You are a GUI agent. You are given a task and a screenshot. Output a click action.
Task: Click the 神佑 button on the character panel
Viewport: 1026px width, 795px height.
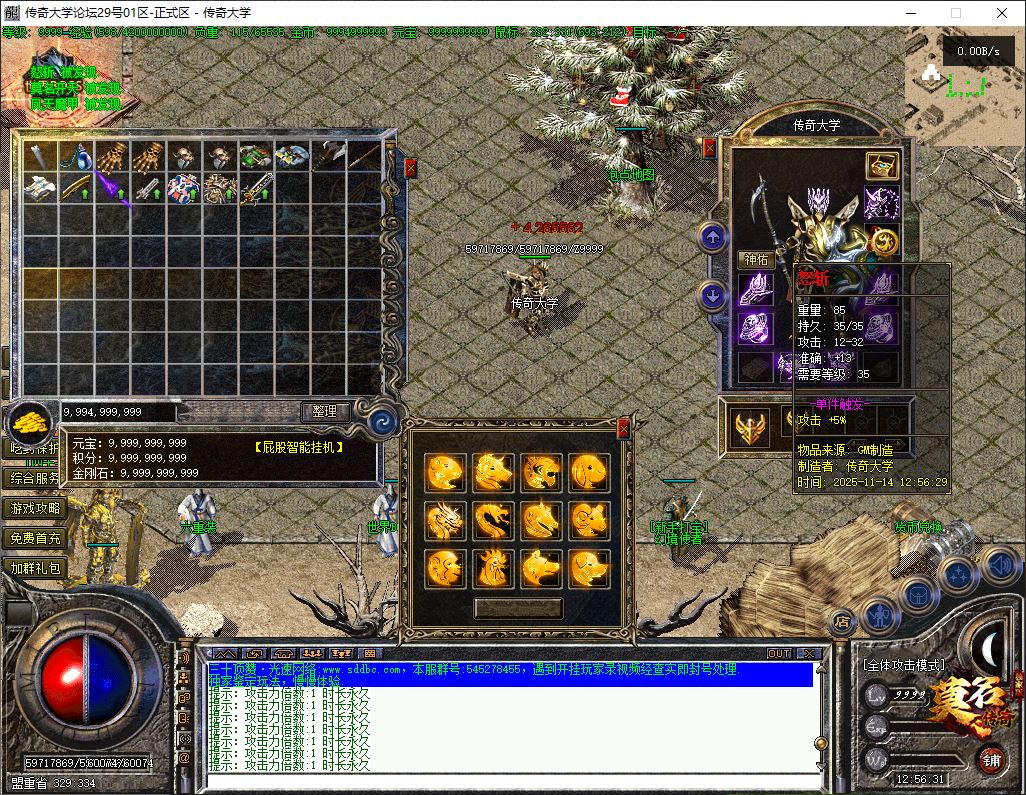pyautogui.click(x=757, y=259)
